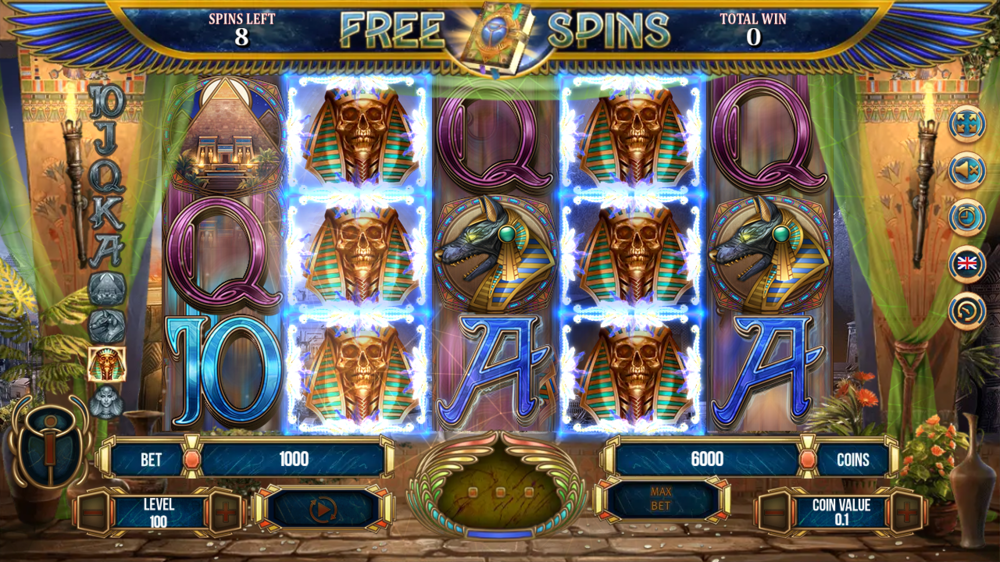Decrease the bet level with minus

pos(93,512)
